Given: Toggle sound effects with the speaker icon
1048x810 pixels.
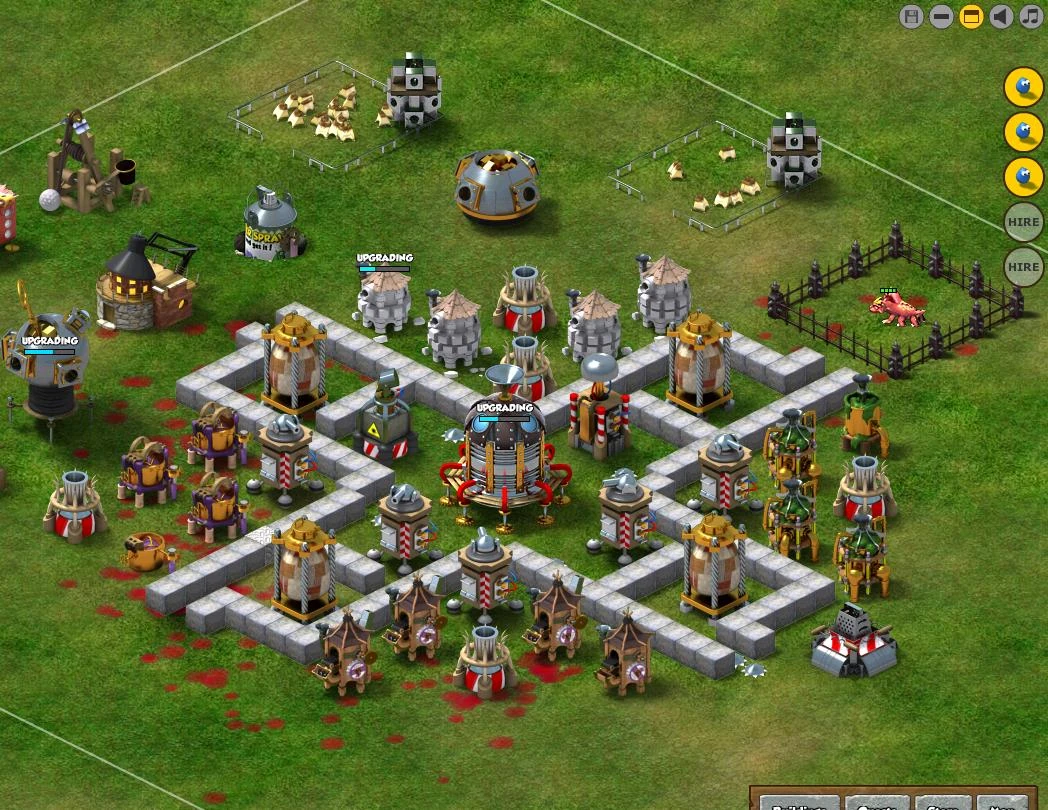Looking at the screenshot, I should click(1001, 16).
